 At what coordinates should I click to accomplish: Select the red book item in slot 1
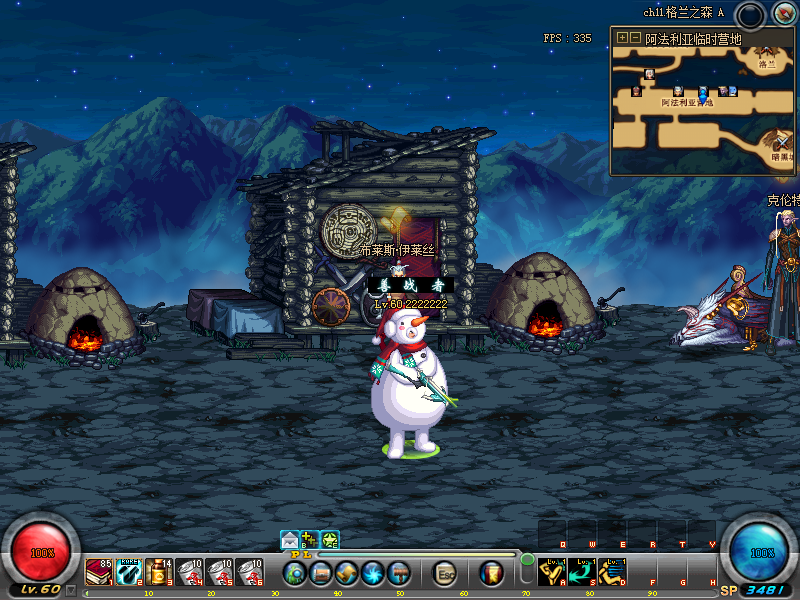tap(99, 572)
